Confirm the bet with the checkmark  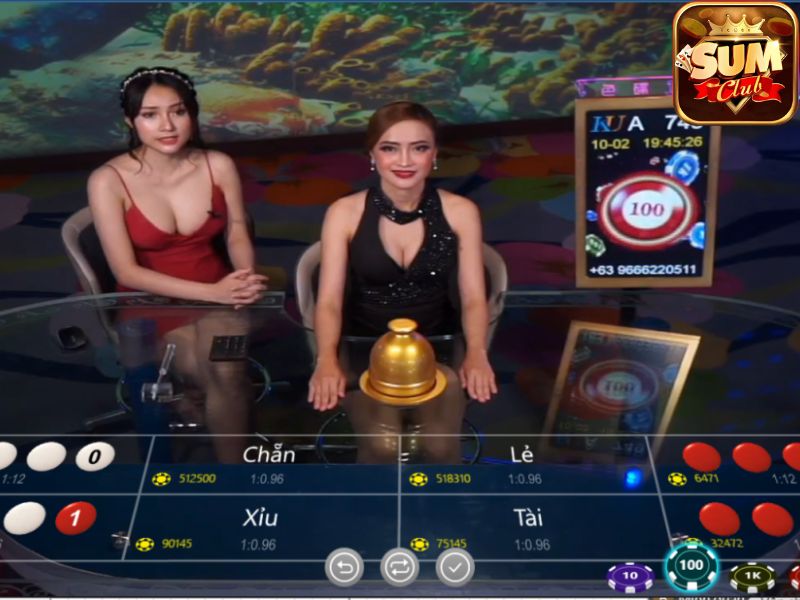455,567
